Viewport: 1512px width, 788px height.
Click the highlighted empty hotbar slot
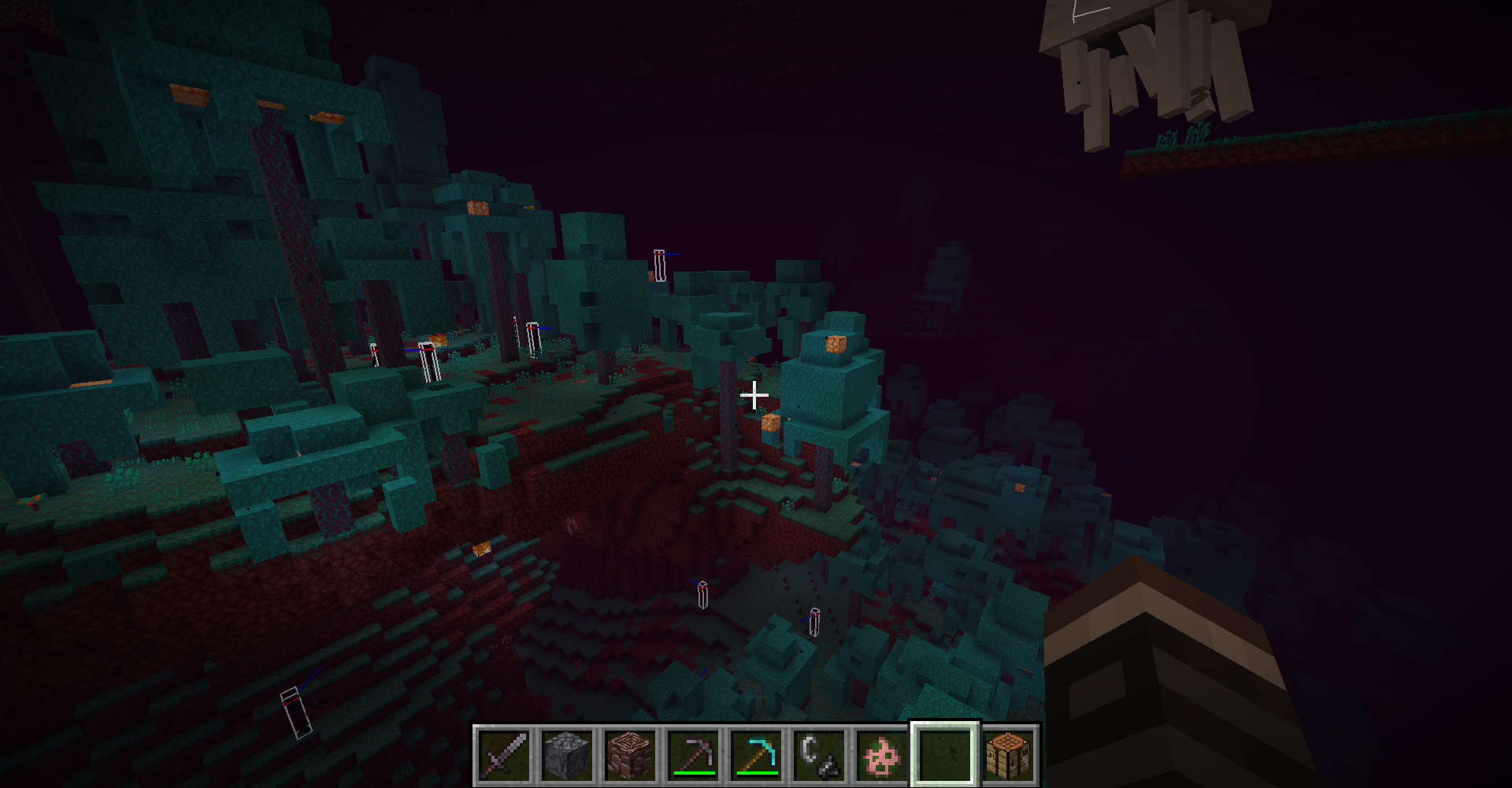(x=945, y=755)
